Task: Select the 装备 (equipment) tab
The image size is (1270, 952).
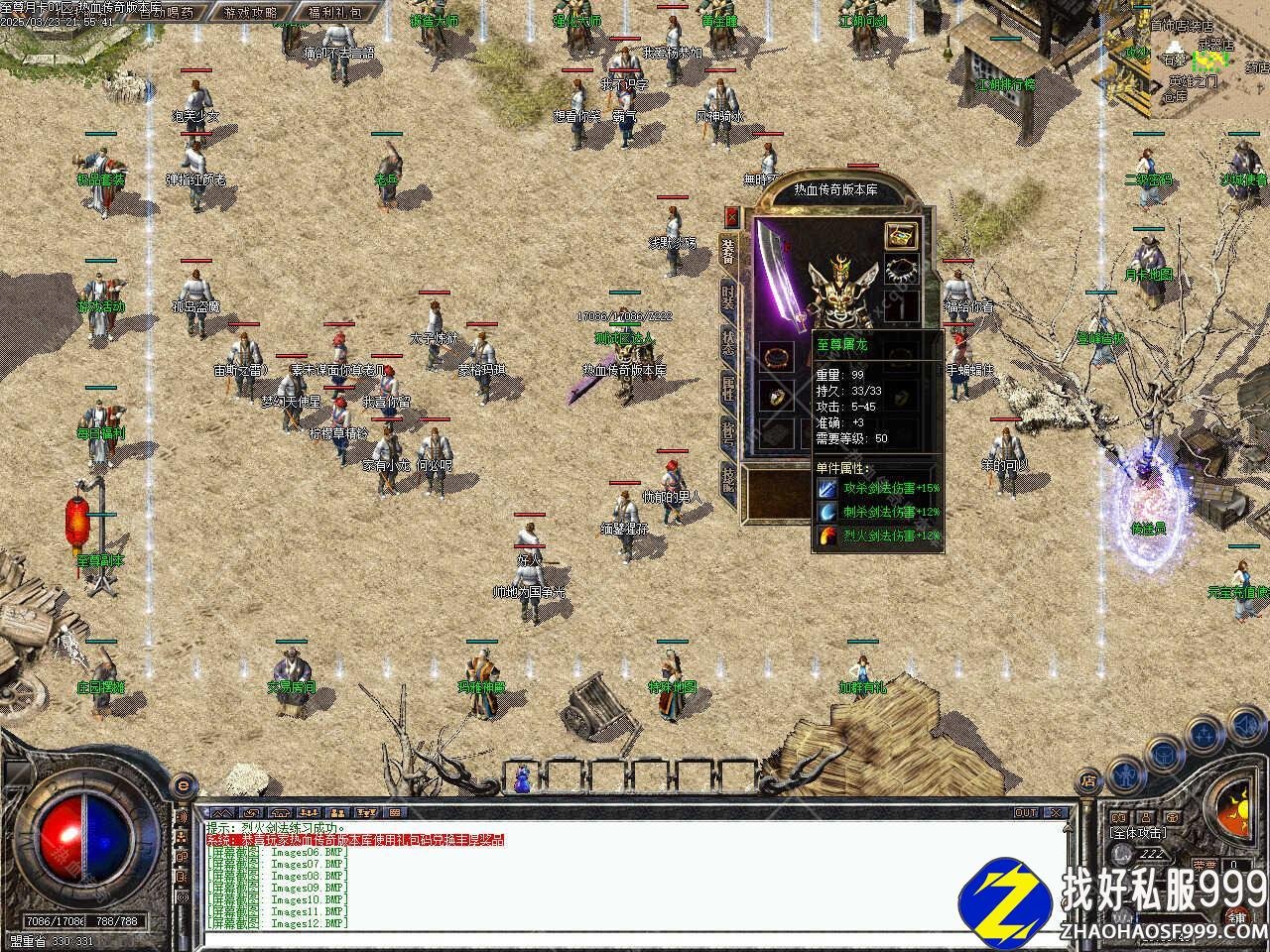Action: [729, 253]
